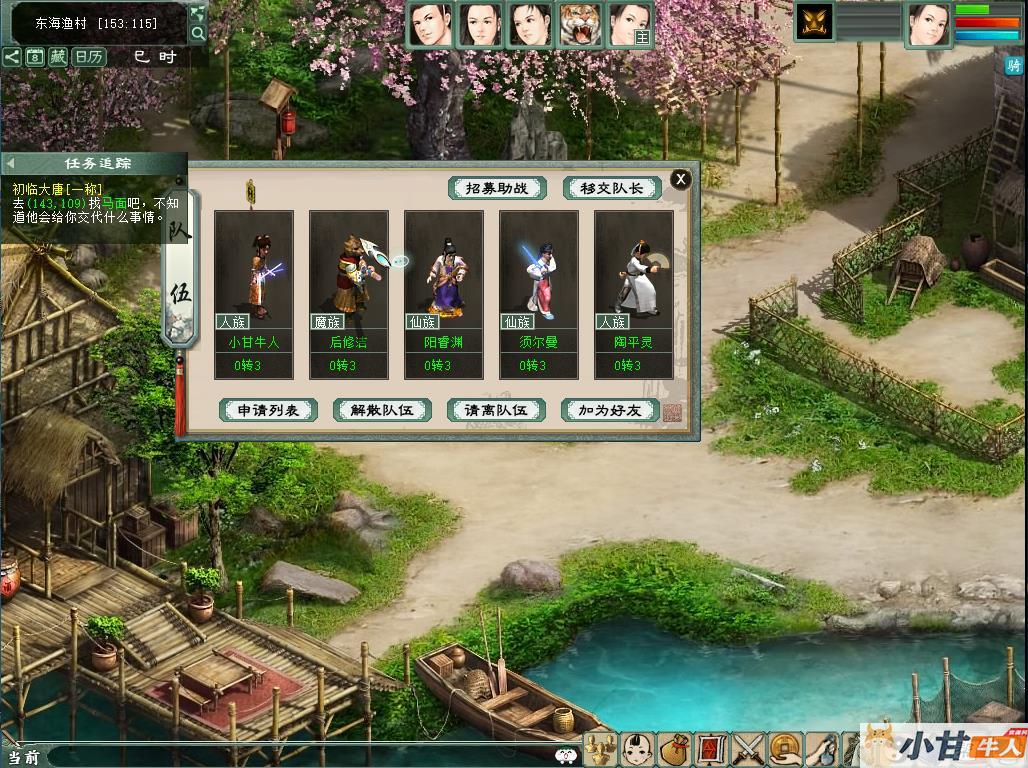1028x768 pixels.
Task: Open the 日历 calendar button
Action: (89, 57)
